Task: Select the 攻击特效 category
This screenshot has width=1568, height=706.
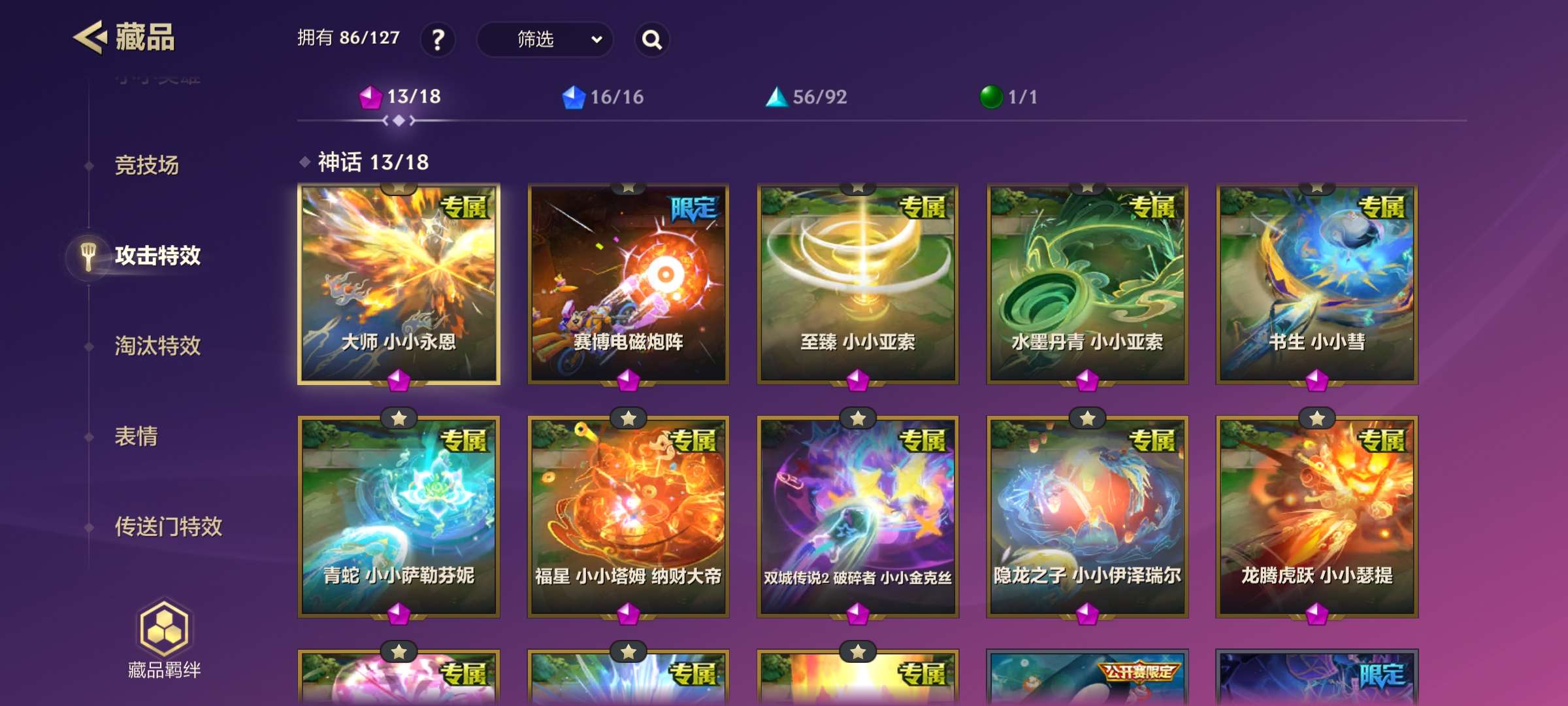Action: pos(157,256)
